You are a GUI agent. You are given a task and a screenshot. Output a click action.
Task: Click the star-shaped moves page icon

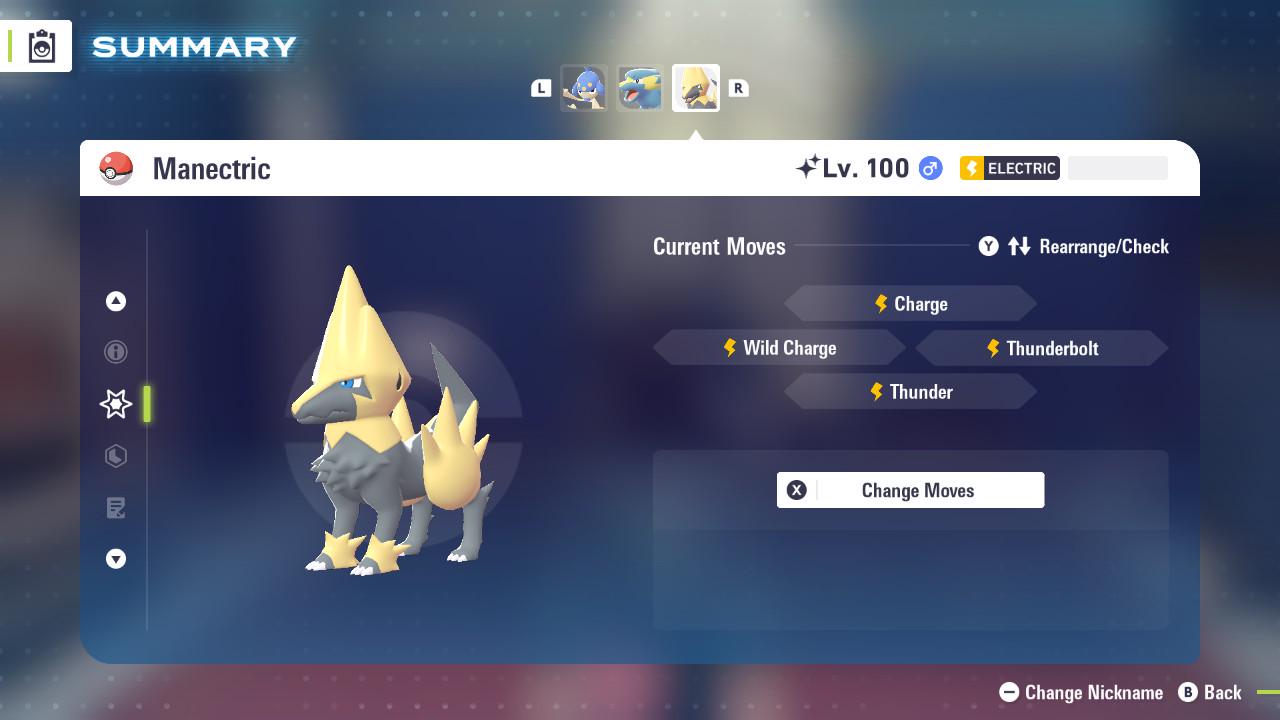(116, 404)
